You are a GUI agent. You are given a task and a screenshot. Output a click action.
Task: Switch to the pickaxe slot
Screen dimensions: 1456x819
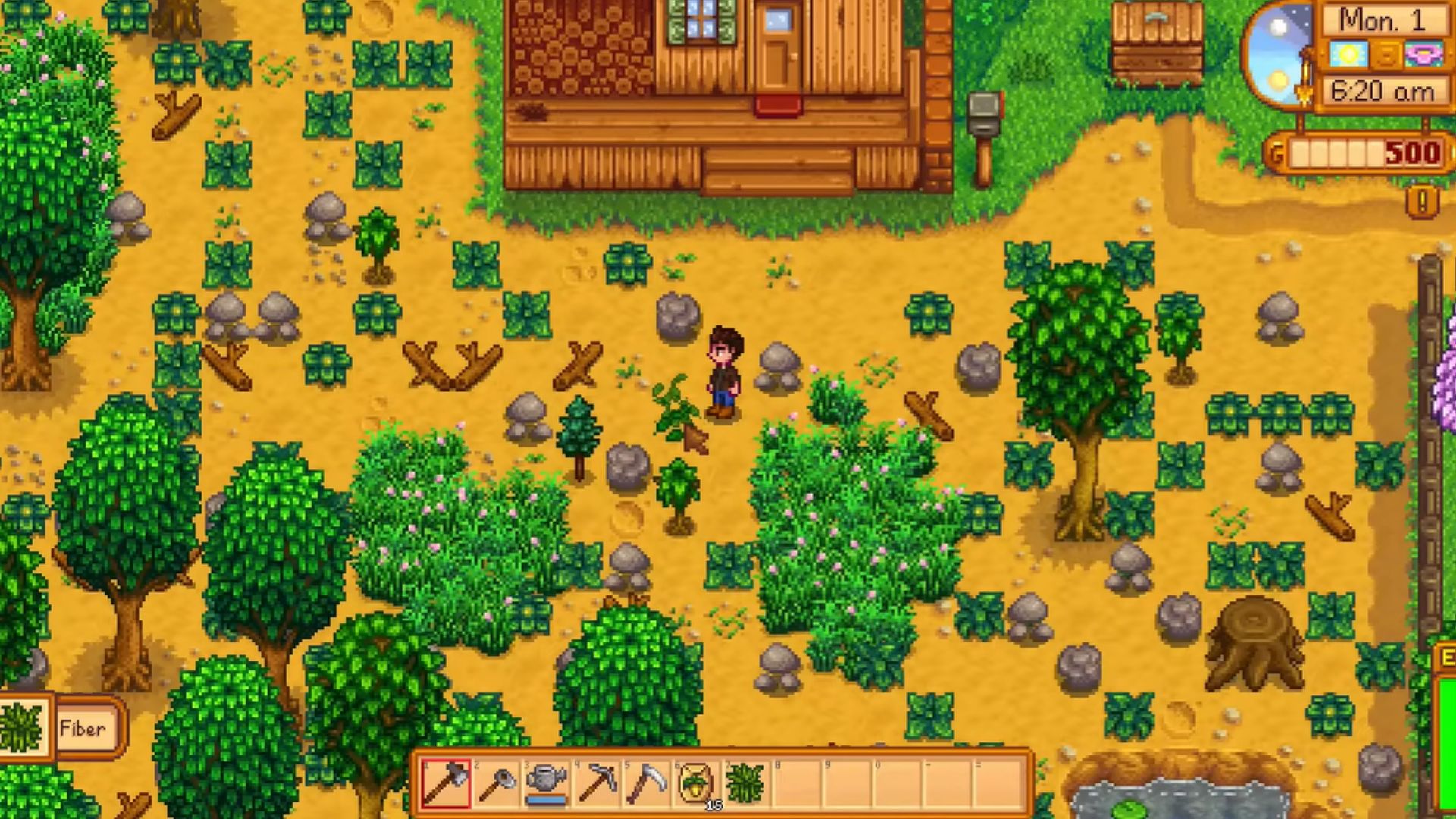point(597,783)
